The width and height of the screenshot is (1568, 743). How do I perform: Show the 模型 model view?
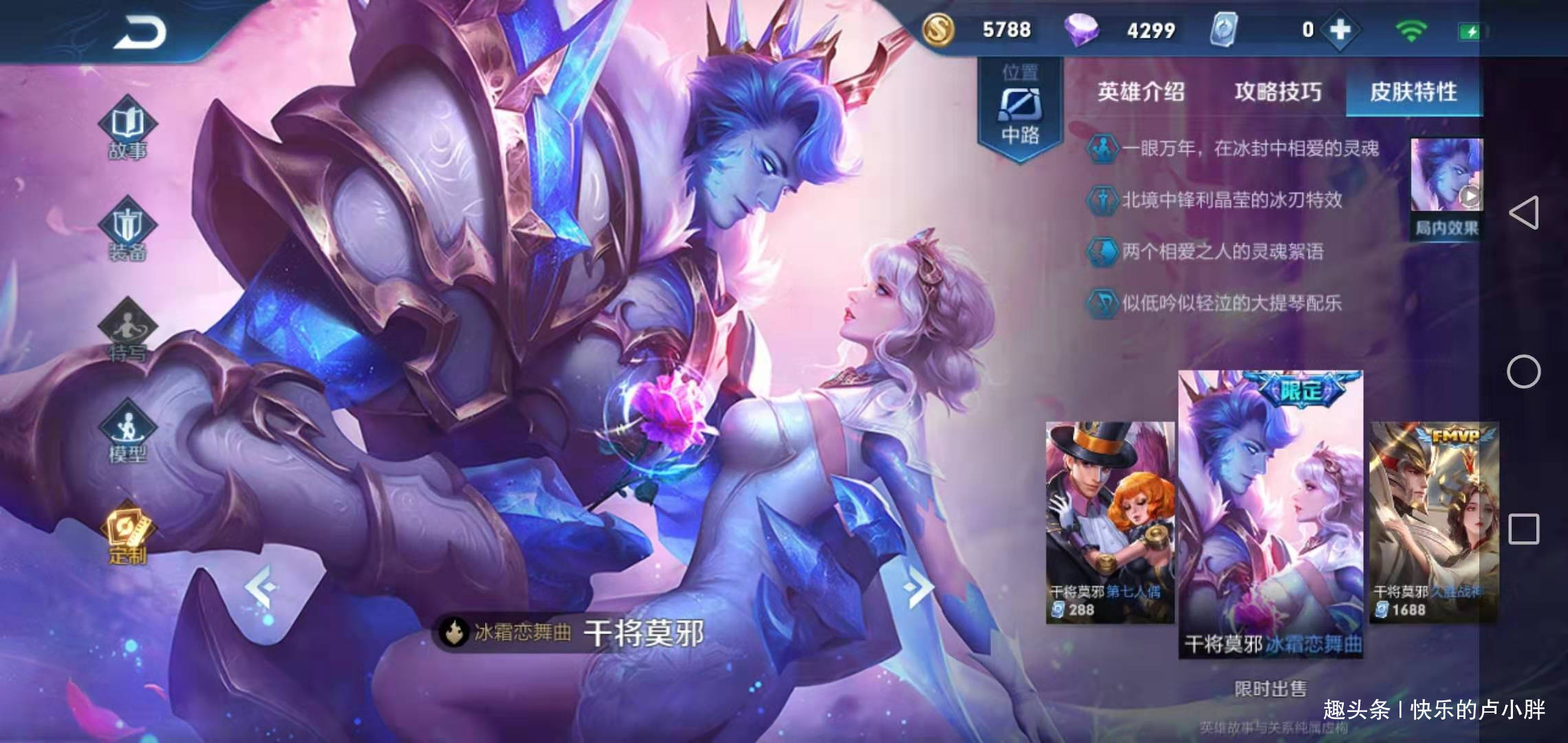tap(128, 433)
